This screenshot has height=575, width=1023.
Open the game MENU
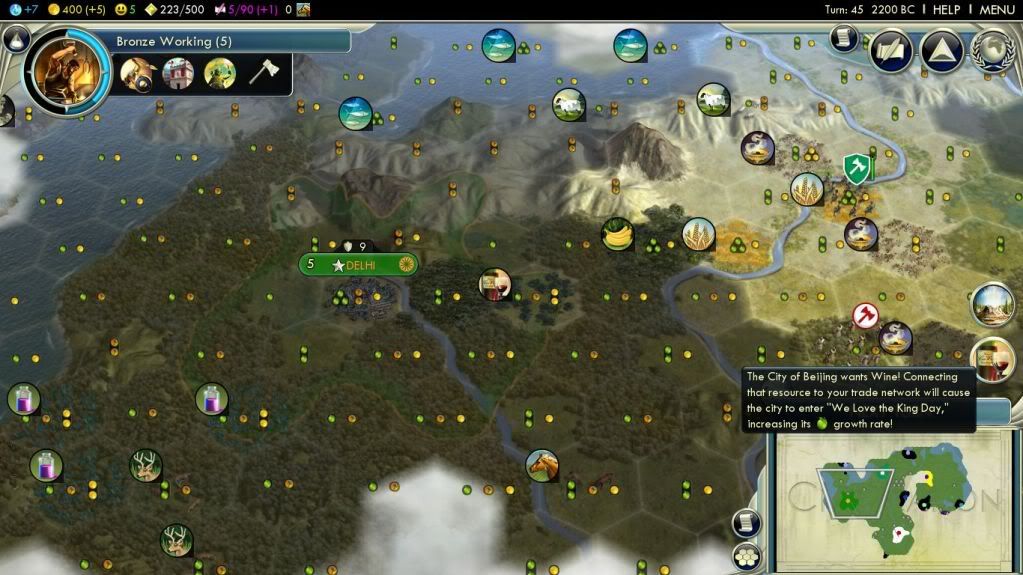997,9
